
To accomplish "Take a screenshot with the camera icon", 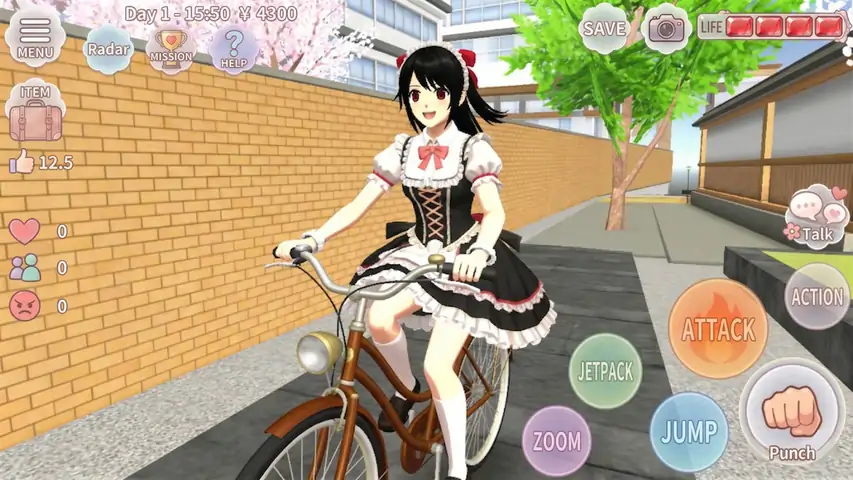I will pyautogui.click(x=666, y=28).
